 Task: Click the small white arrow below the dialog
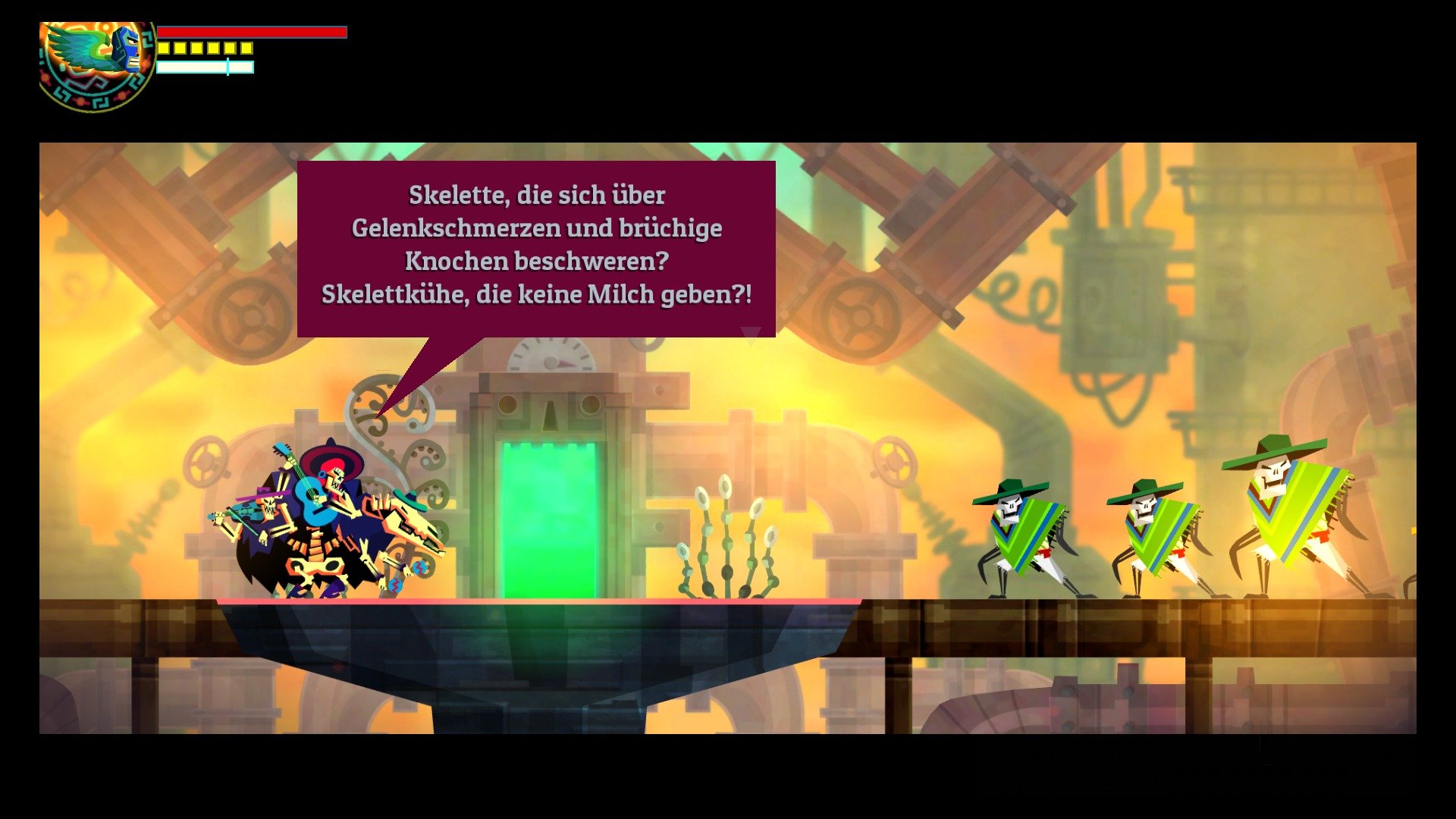(749, 334)
